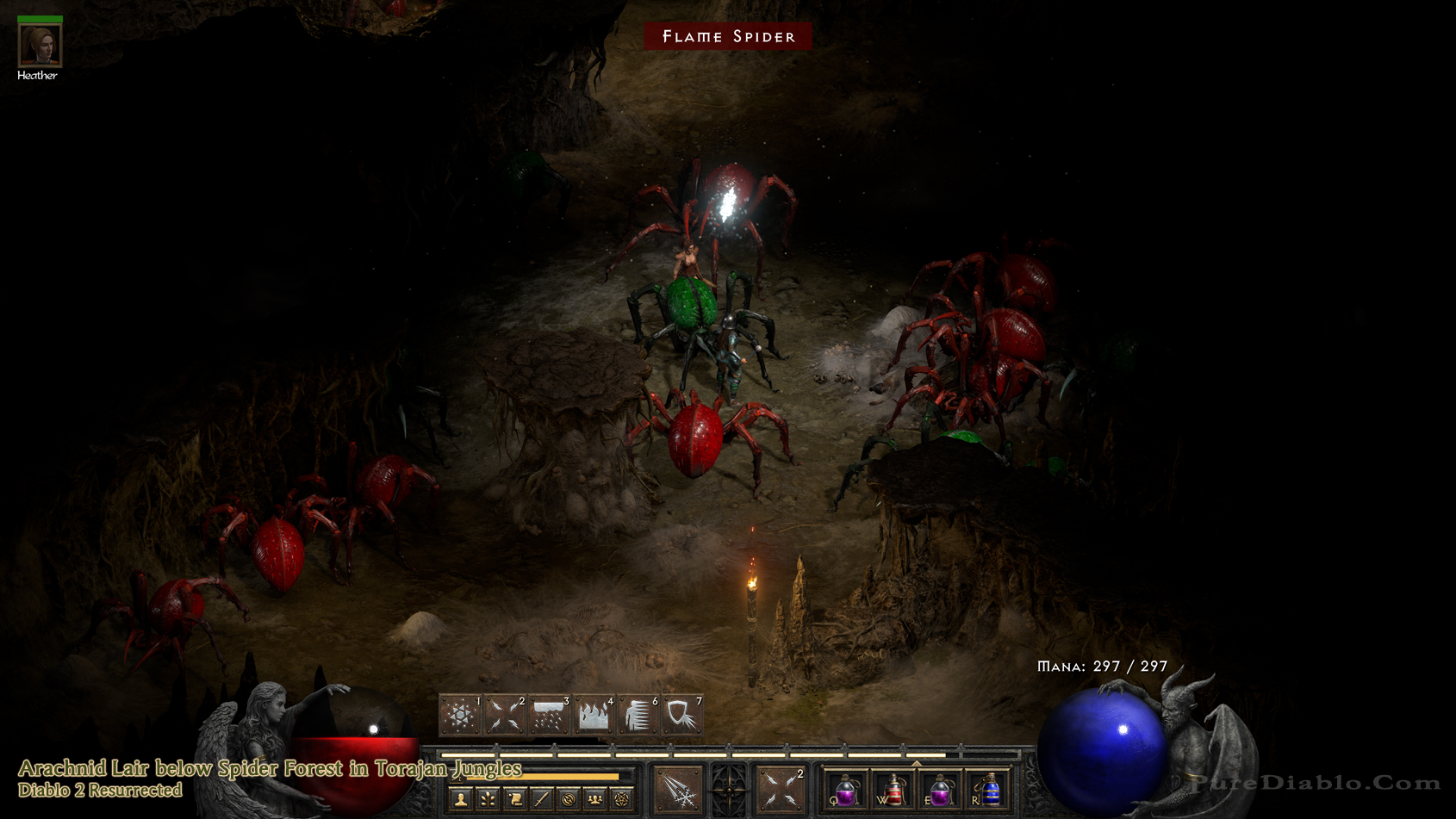Choose the Fire Wall skill in hotbar slot 4
The width and height of the screenshot is (1456, 819).
click(594, 716)
